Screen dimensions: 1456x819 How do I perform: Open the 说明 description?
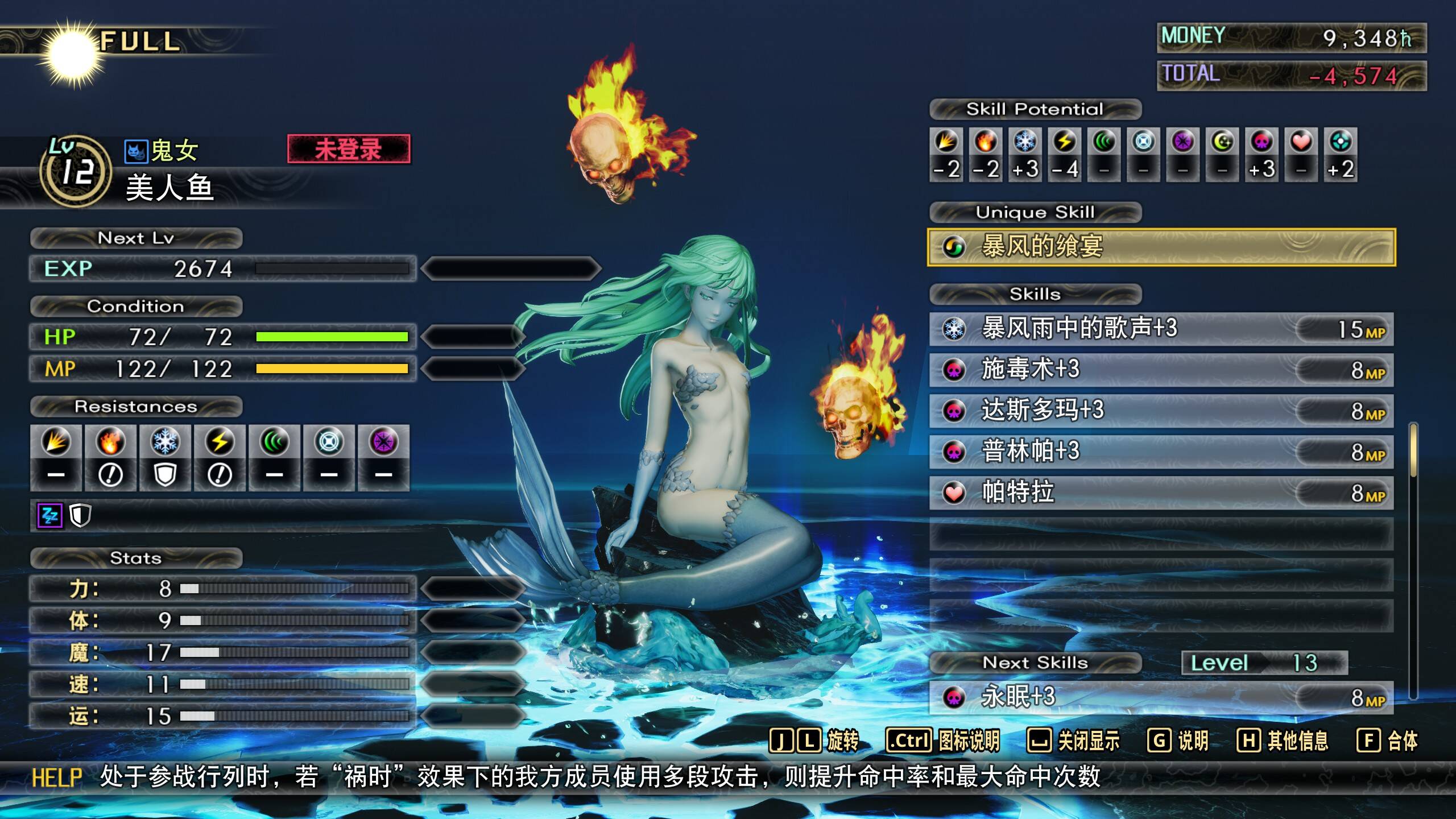(1177, 741)
